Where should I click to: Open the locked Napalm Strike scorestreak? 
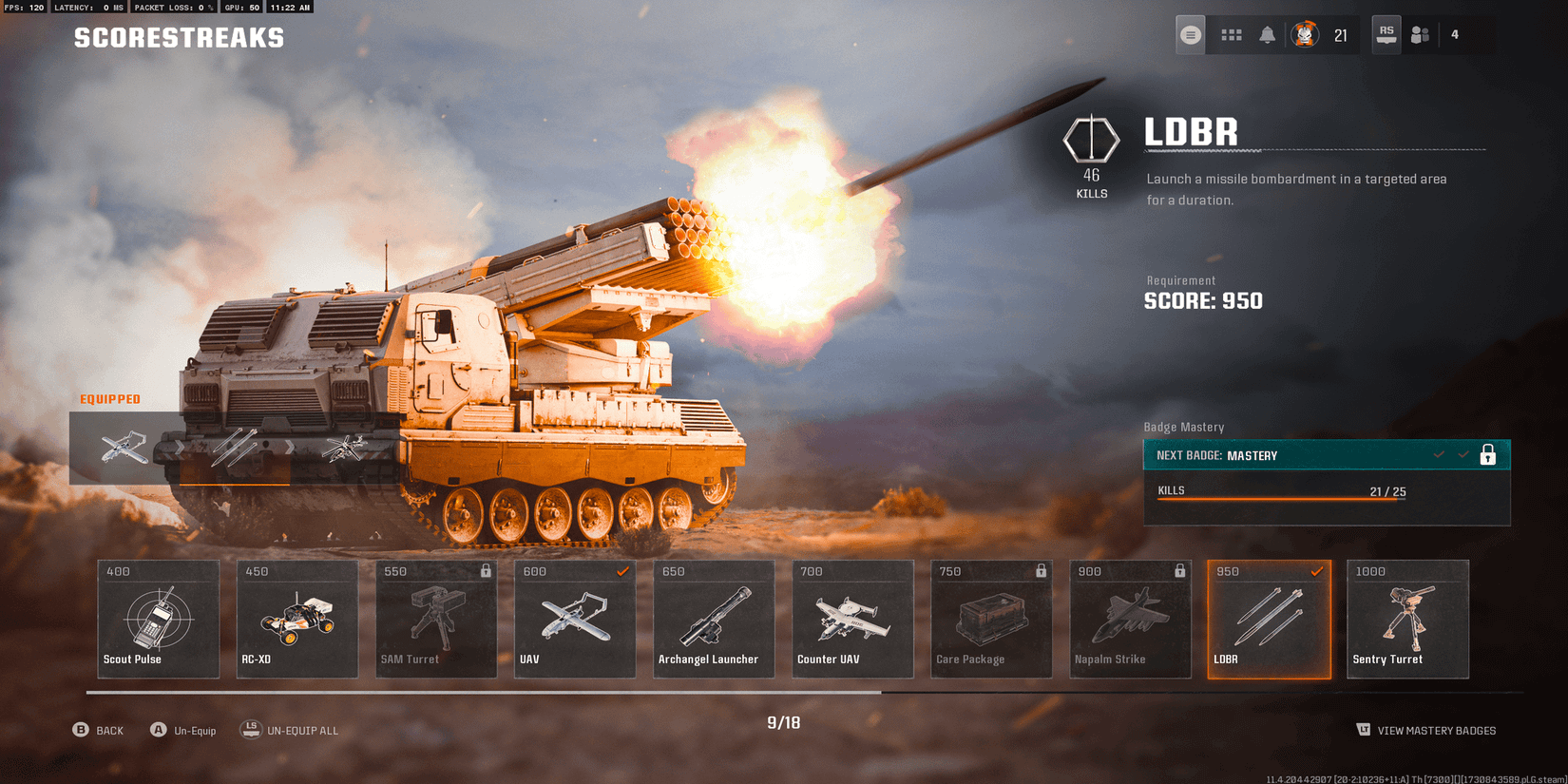(1130, 619)
